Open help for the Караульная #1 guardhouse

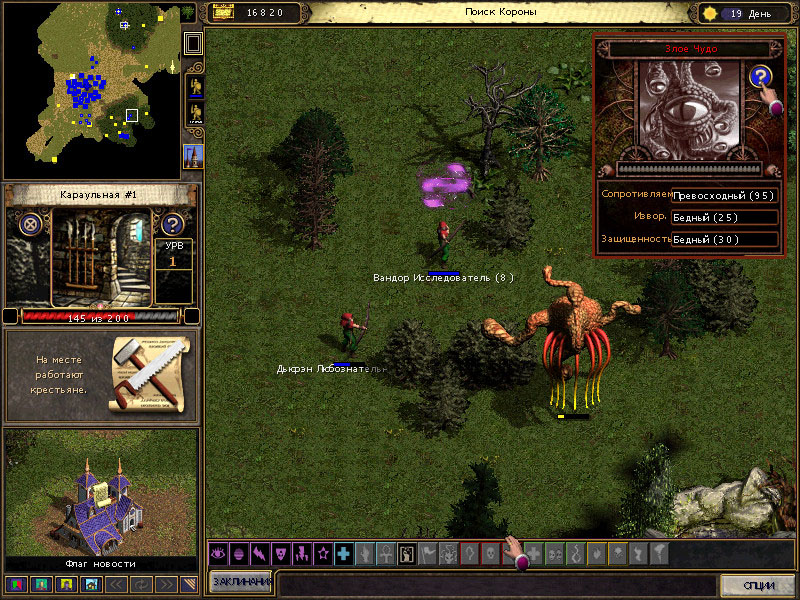tap(173, 224)
